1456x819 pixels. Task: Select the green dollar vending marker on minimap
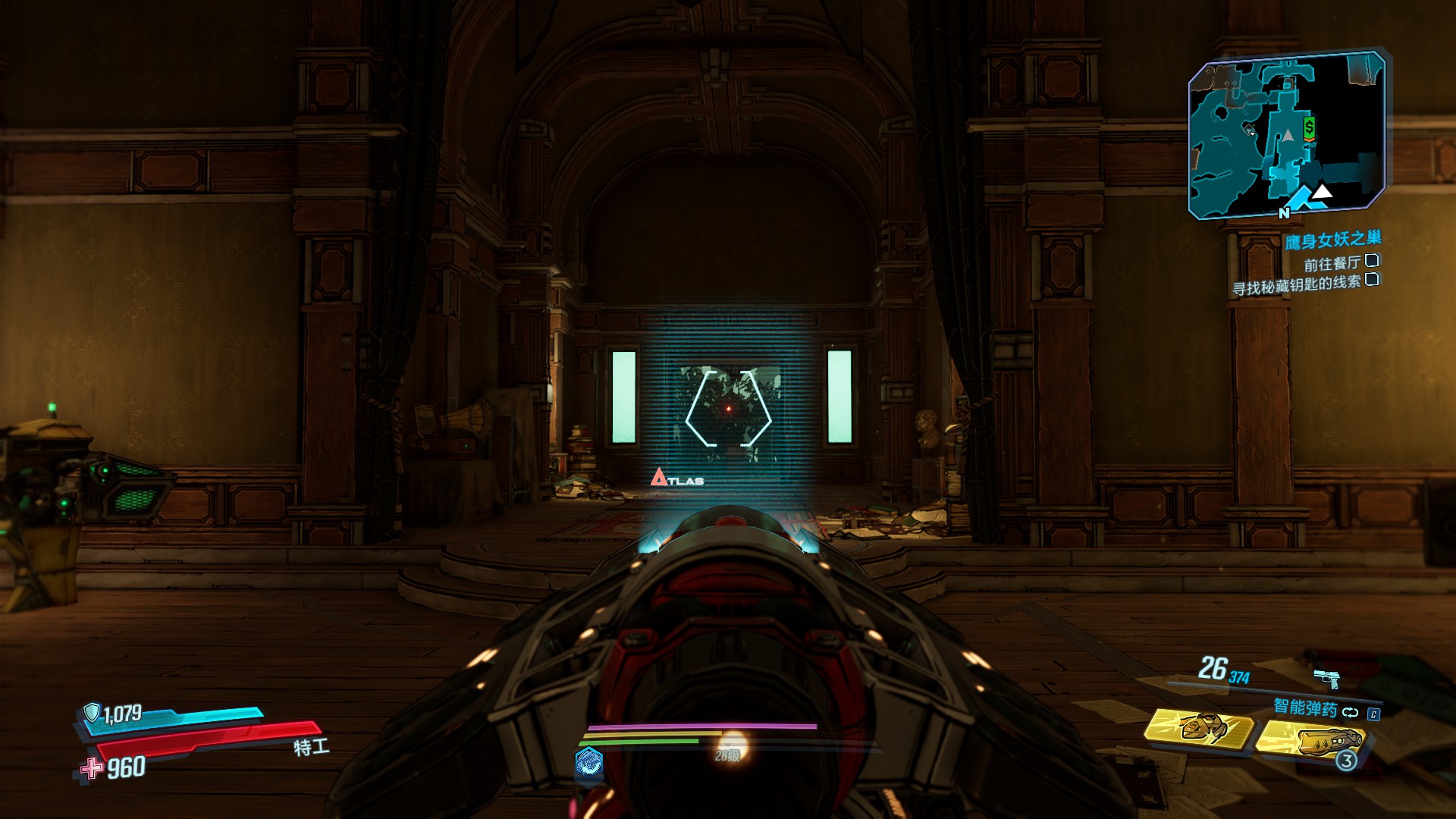pos(1309,127)
